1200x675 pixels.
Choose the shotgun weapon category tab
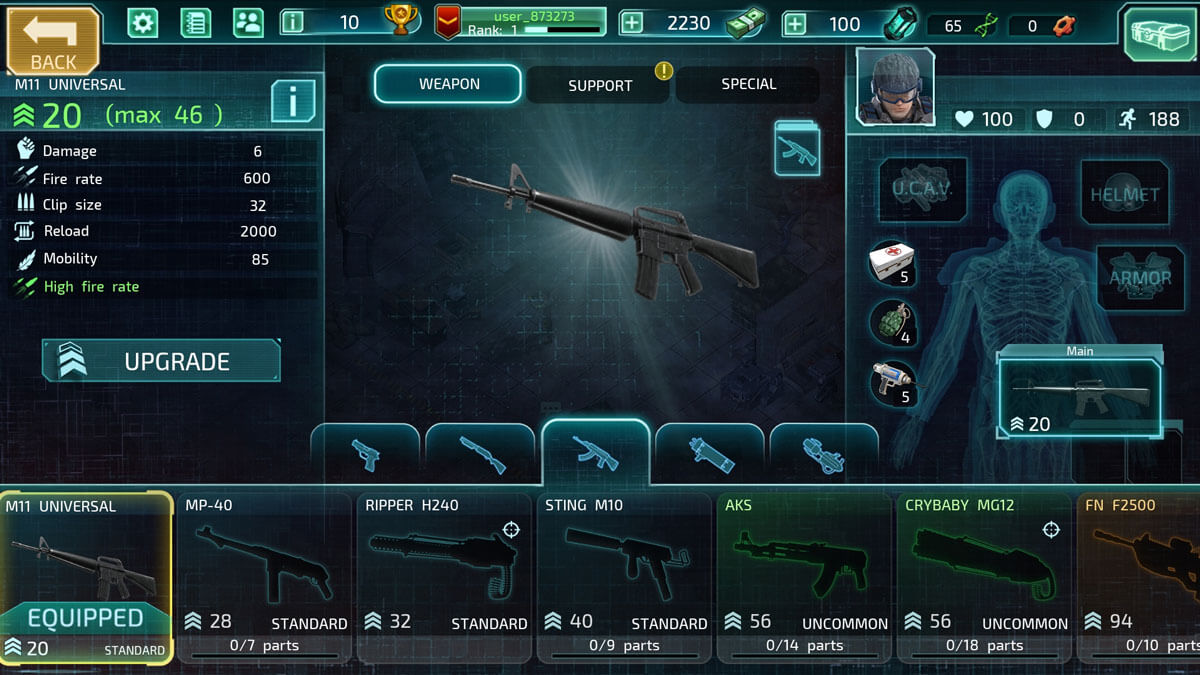[x=481, y=455]
